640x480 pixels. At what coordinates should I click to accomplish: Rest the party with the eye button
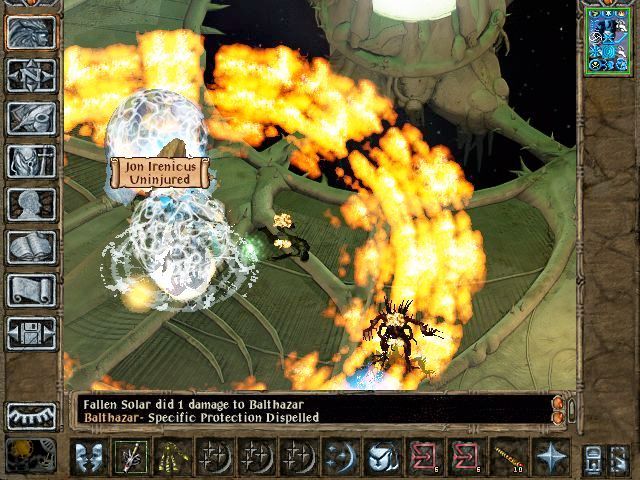click(x=31, y=415)
